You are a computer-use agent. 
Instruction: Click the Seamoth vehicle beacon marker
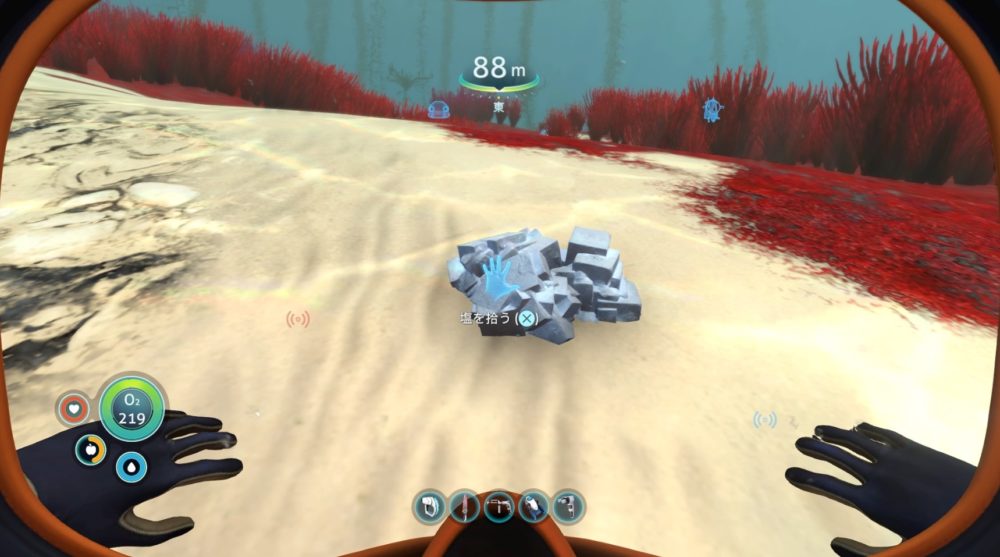click(438, 110)
